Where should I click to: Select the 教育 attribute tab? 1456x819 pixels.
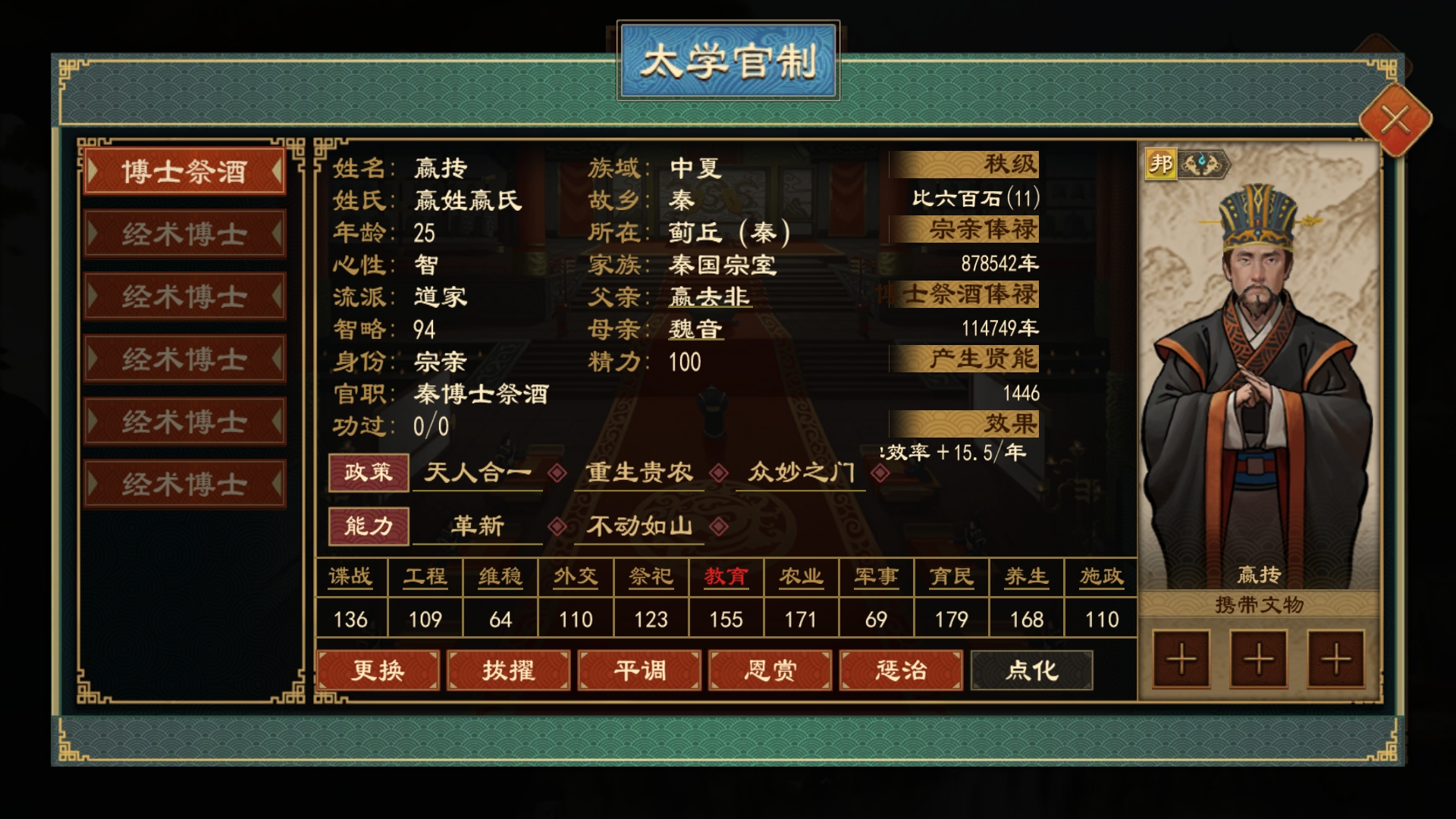[725, 576]
